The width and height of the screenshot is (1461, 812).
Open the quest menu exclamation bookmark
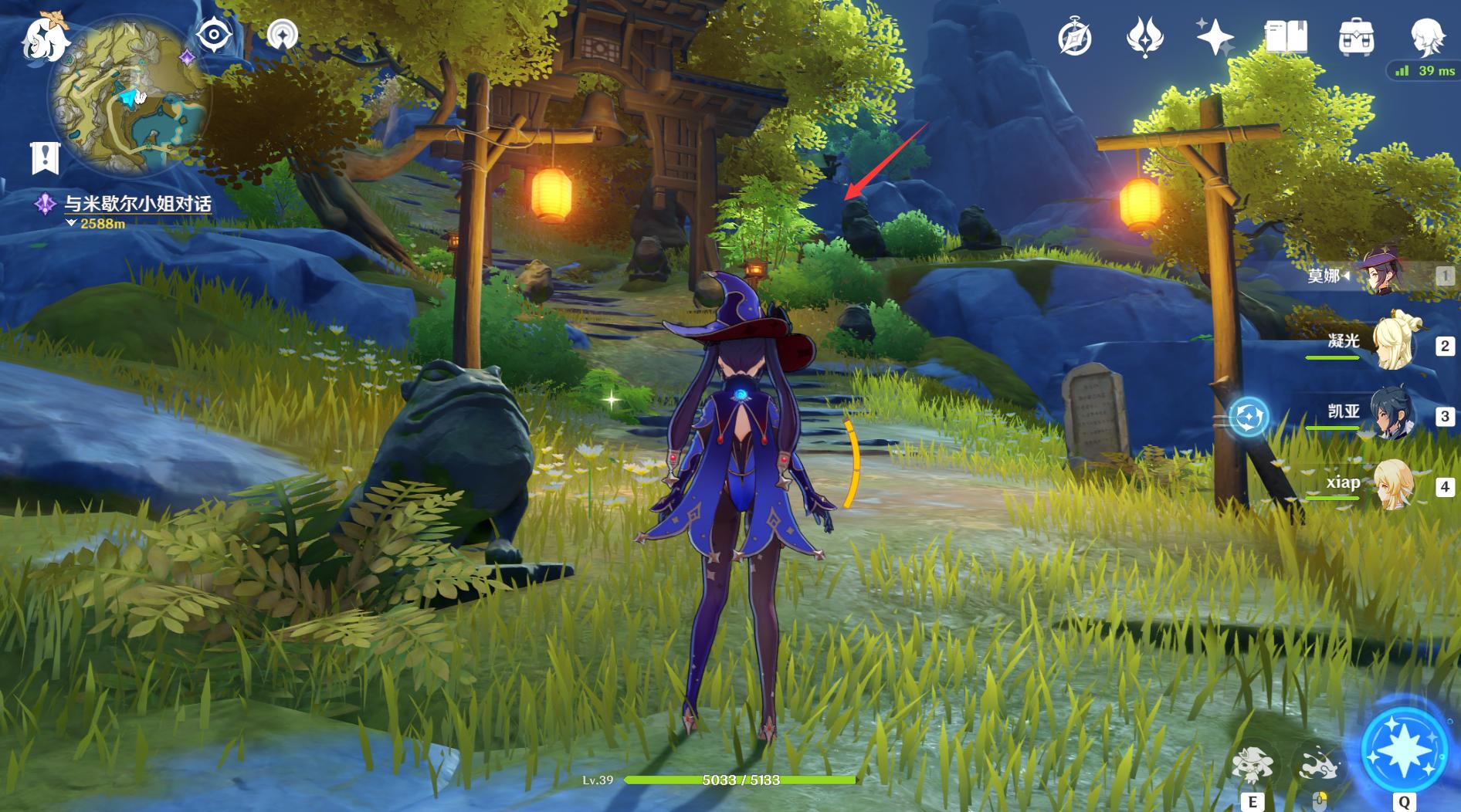point(45,157)
